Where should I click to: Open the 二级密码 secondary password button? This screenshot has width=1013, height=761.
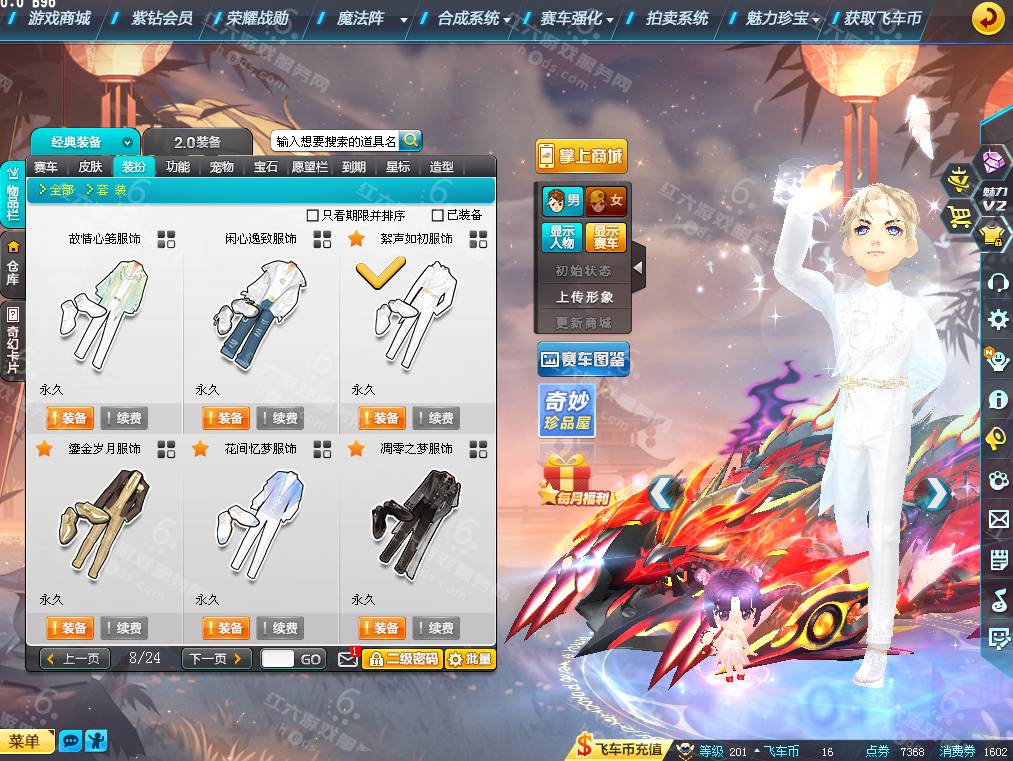[401, 659]
